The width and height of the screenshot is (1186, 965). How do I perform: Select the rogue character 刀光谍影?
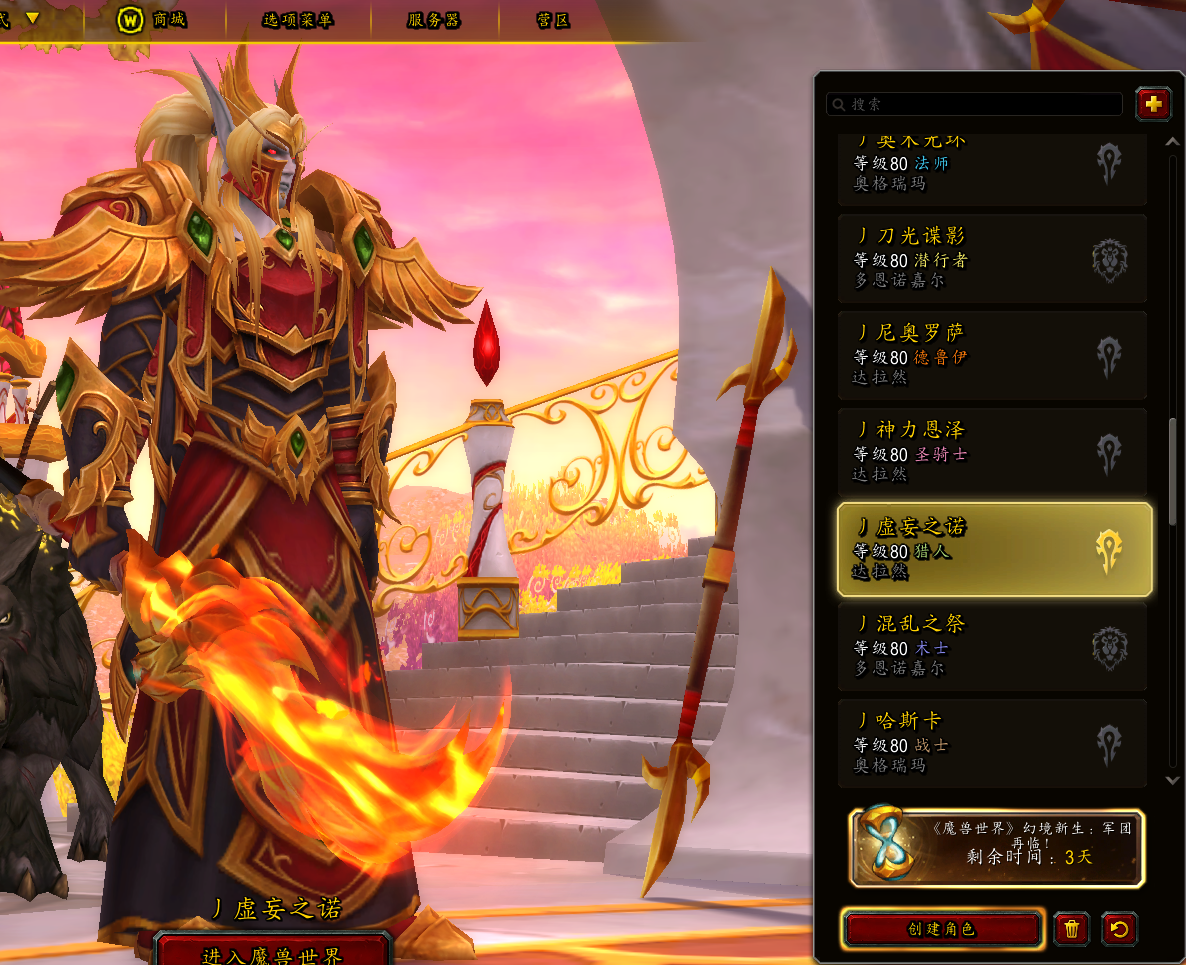(992, 258)
